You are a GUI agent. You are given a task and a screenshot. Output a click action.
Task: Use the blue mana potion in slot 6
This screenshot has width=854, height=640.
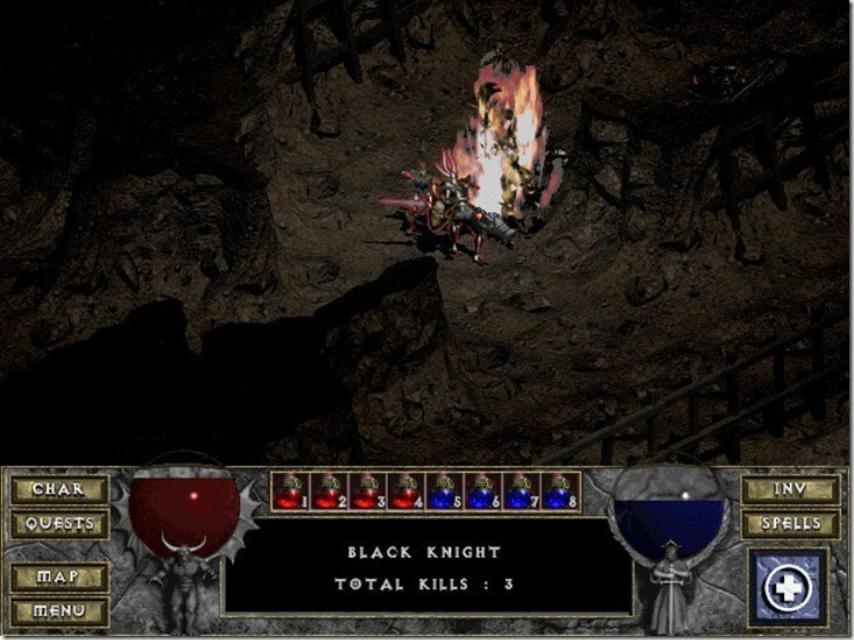pyautogui.click(x=482, y=492)
